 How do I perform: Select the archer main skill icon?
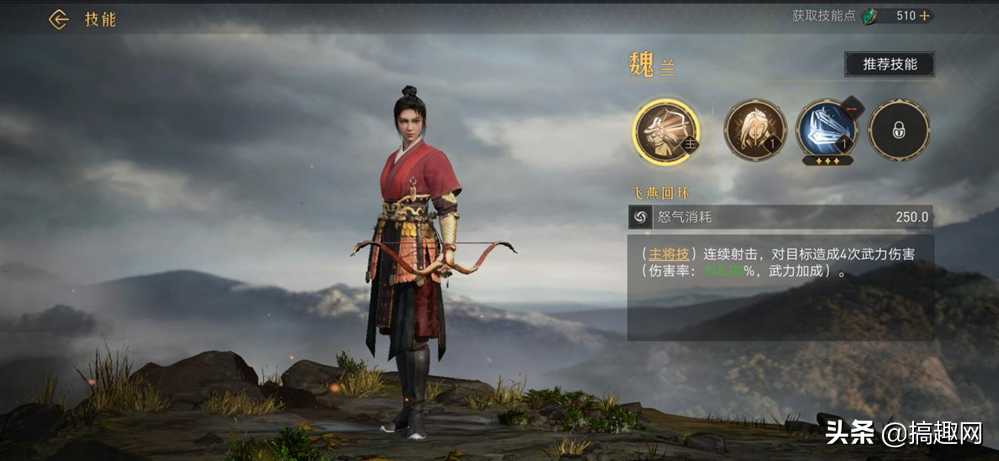(666, 131)
